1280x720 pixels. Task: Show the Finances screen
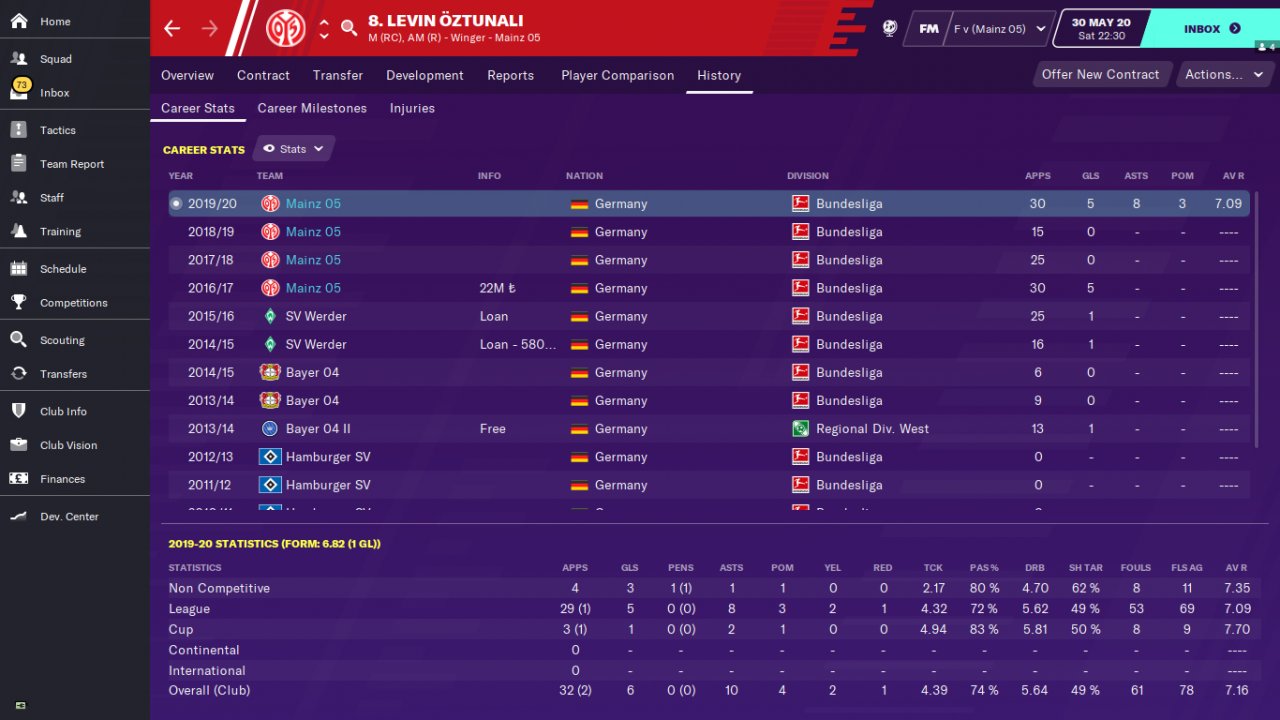click(62, 479)
